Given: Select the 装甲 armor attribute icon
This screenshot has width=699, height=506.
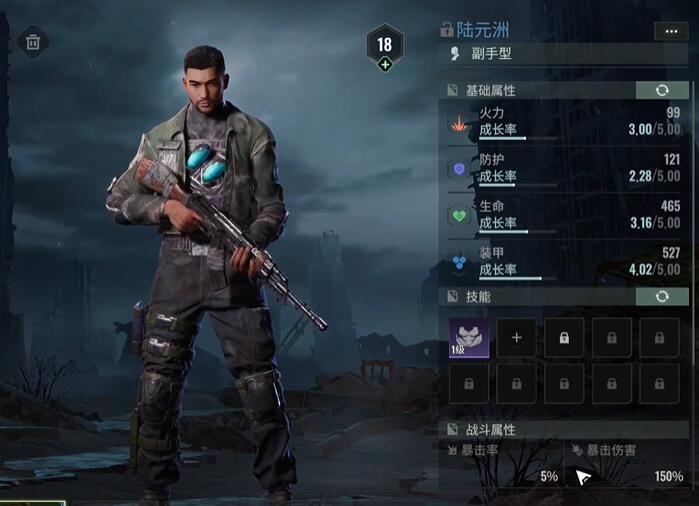Looking at the screenshot, I should [x=459, y=261].
